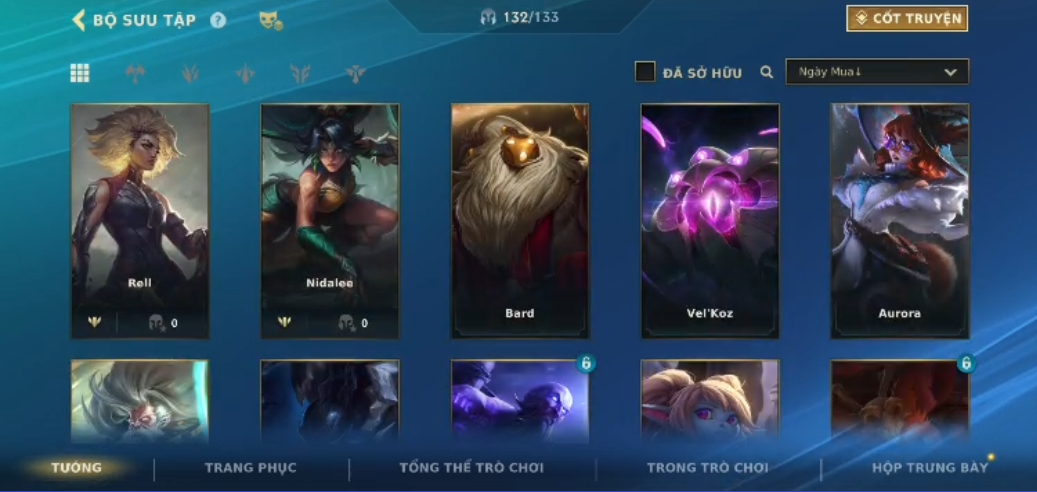Open the Bard champion card
The height and width of the screenshot is (492, 1037).
tap(520, 220)
